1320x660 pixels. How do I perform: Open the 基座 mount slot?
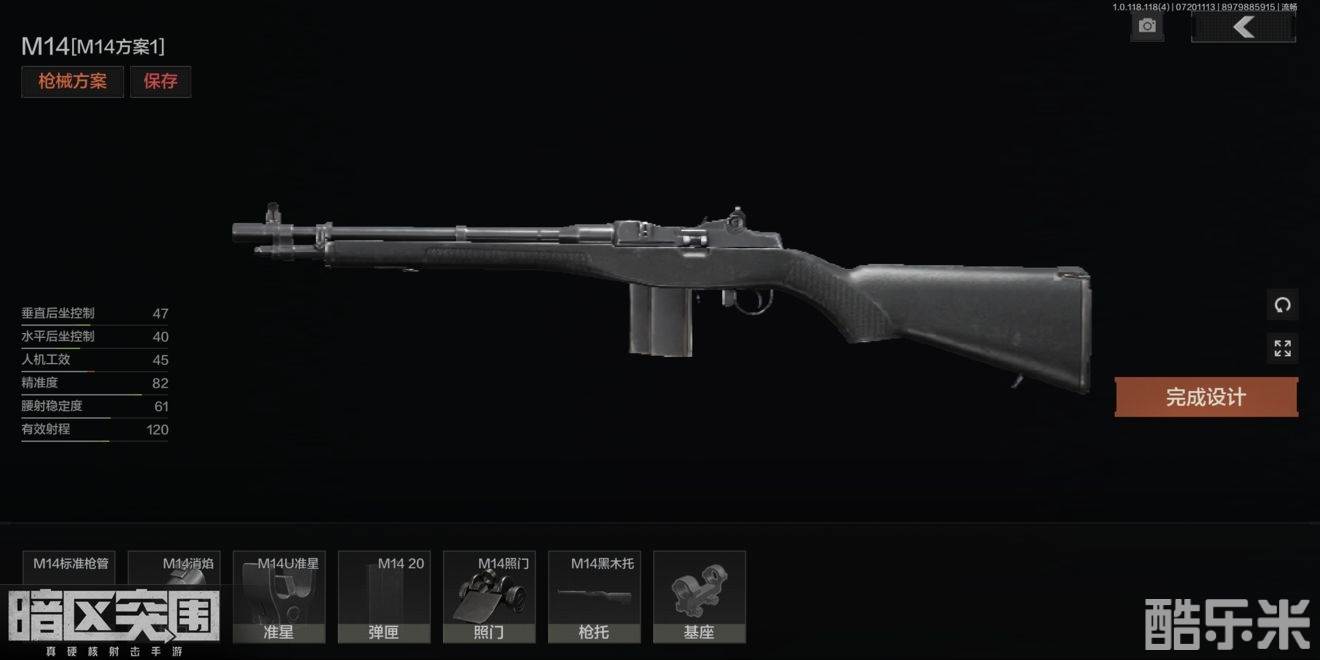tap(699, 596)
